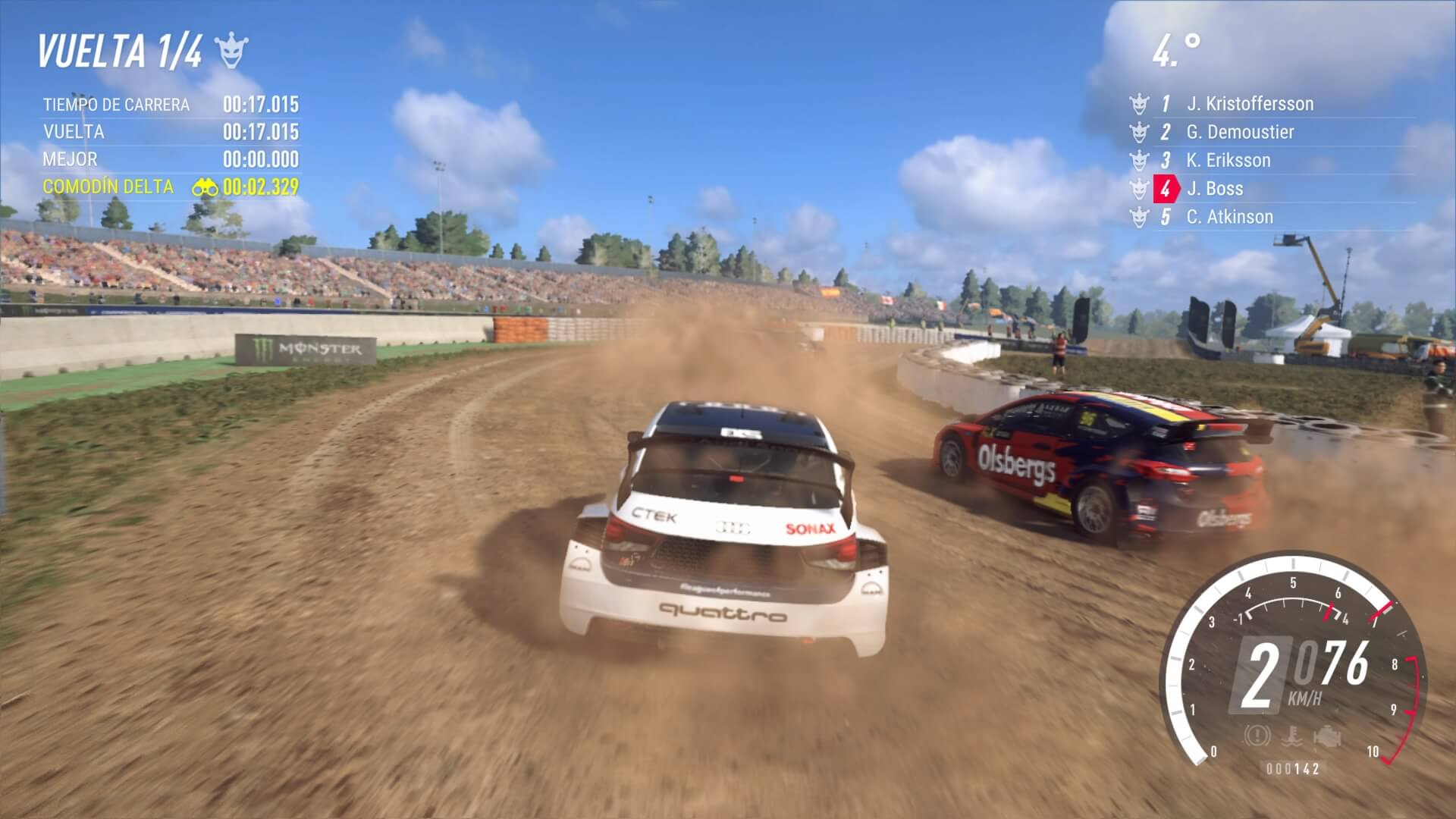Select J. Kristoffersson in the standings list
Image resolution: width=1456 pixels, height=819 pixels.
1249,104
